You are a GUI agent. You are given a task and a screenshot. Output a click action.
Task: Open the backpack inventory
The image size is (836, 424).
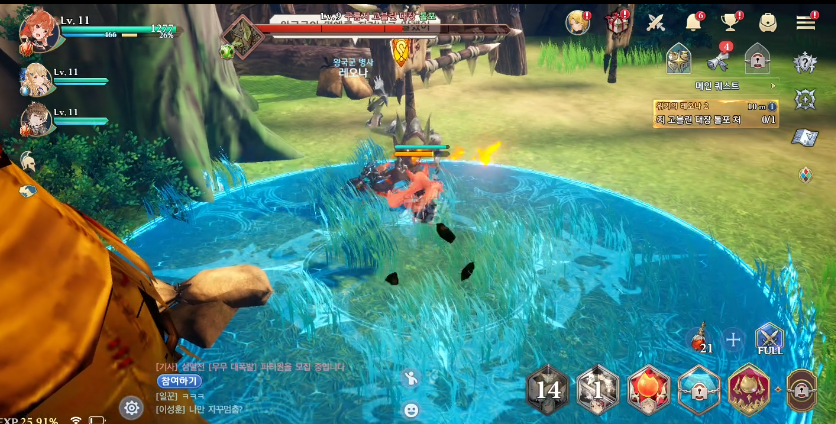pos(768,23)
